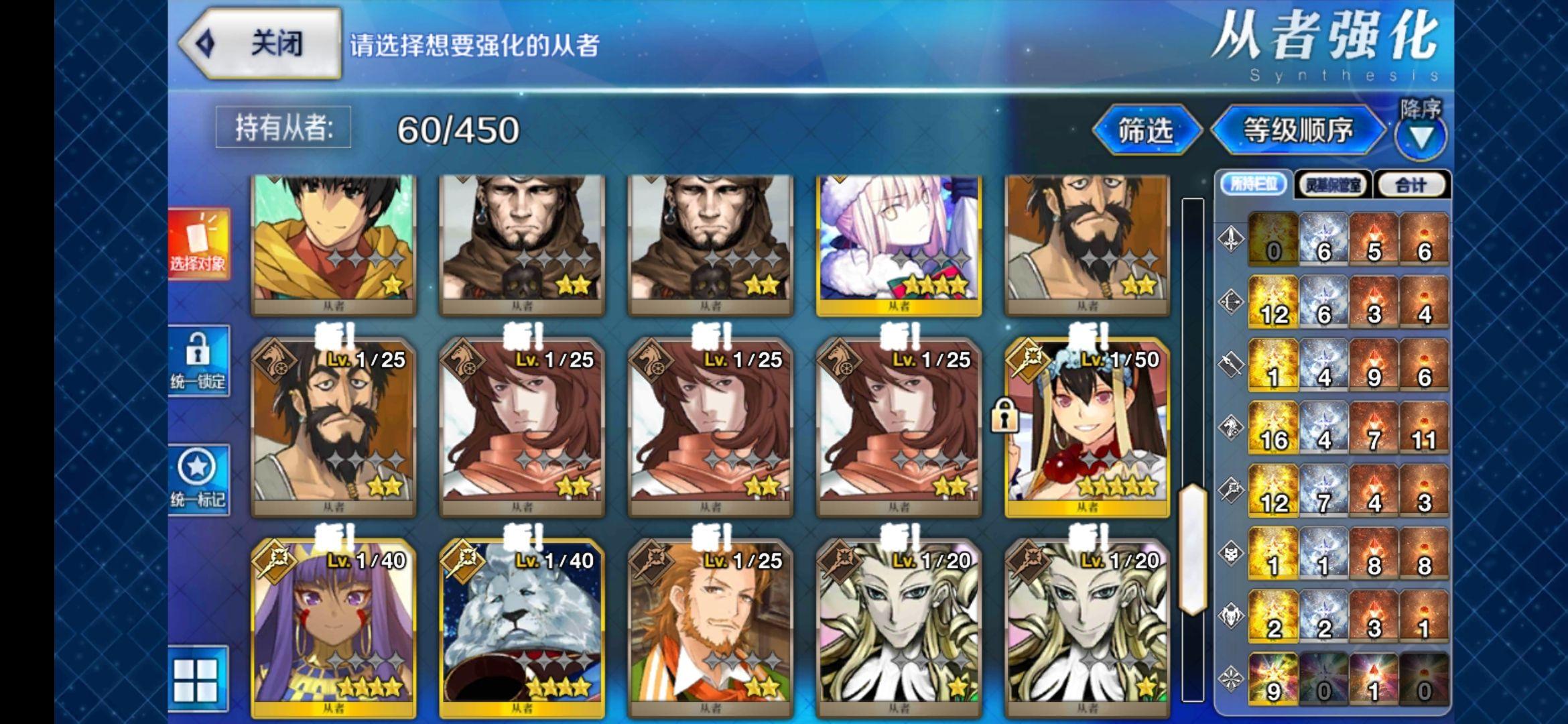Click the 统一标记 bulk mark button
1568x724 pixels.
coord(198,479)
